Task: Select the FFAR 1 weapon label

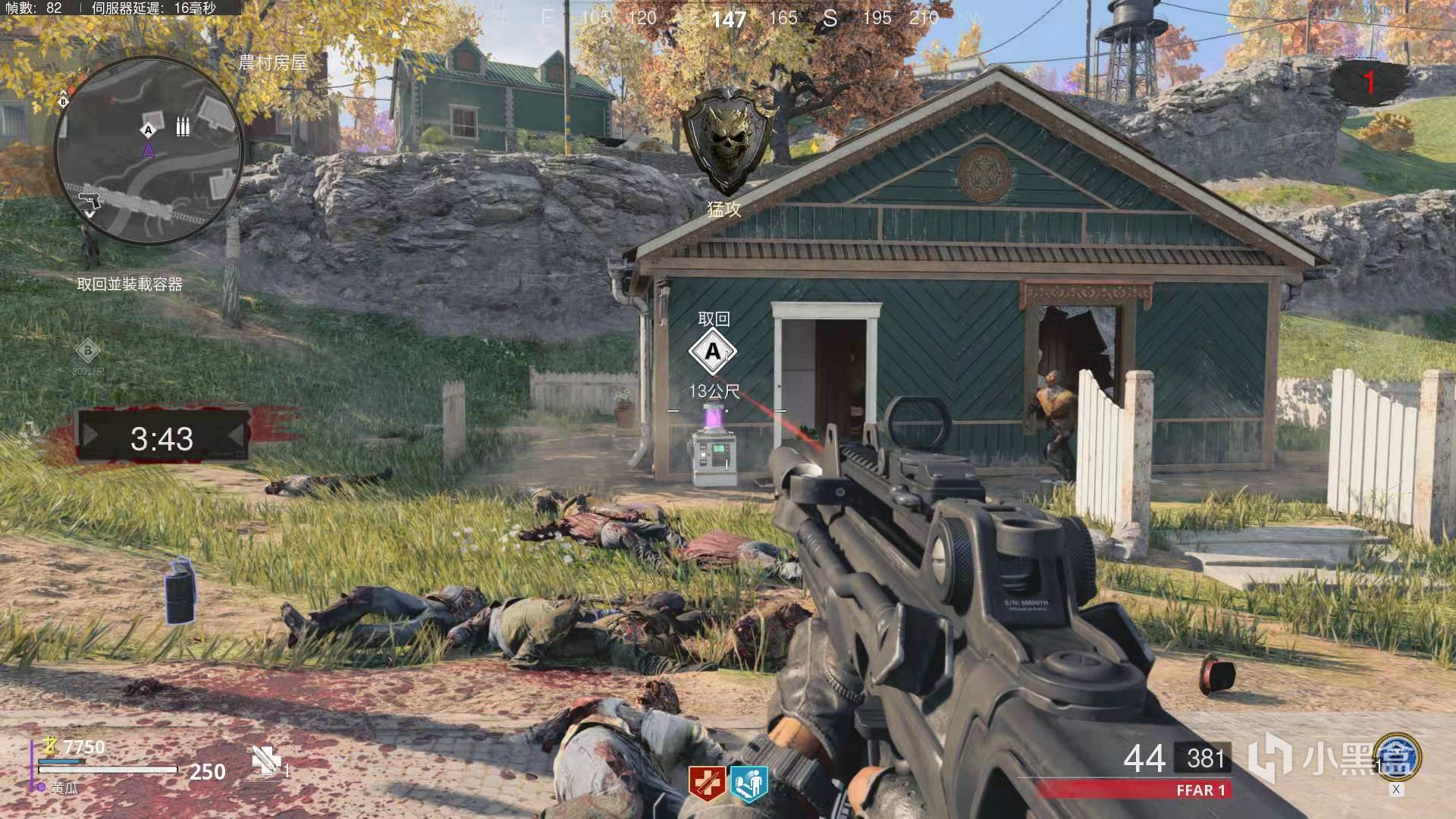Action: pos(1200,790)
